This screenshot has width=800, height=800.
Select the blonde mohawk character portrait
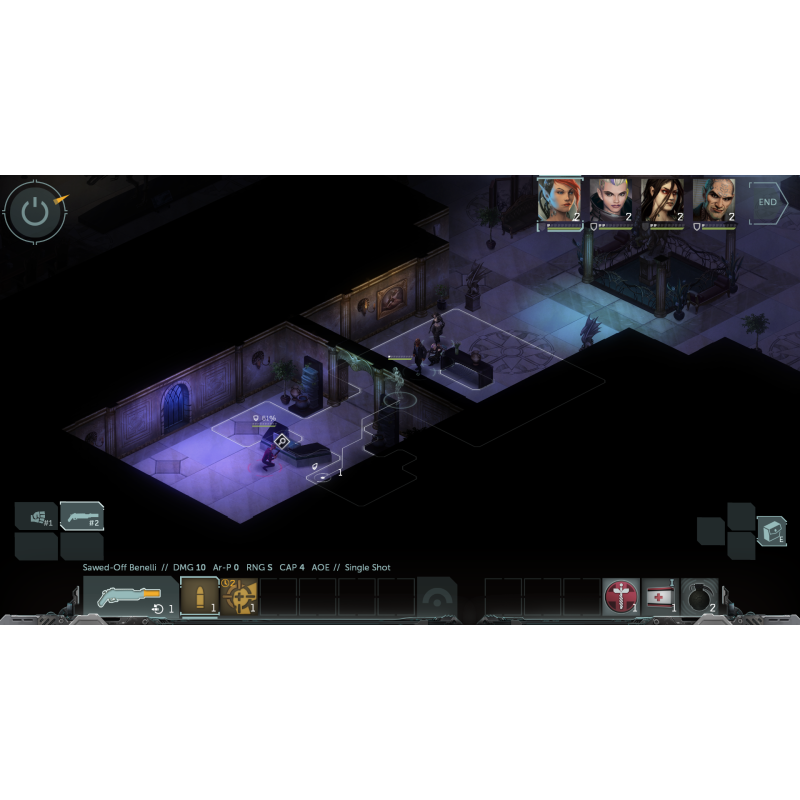[x=610, y=201]
